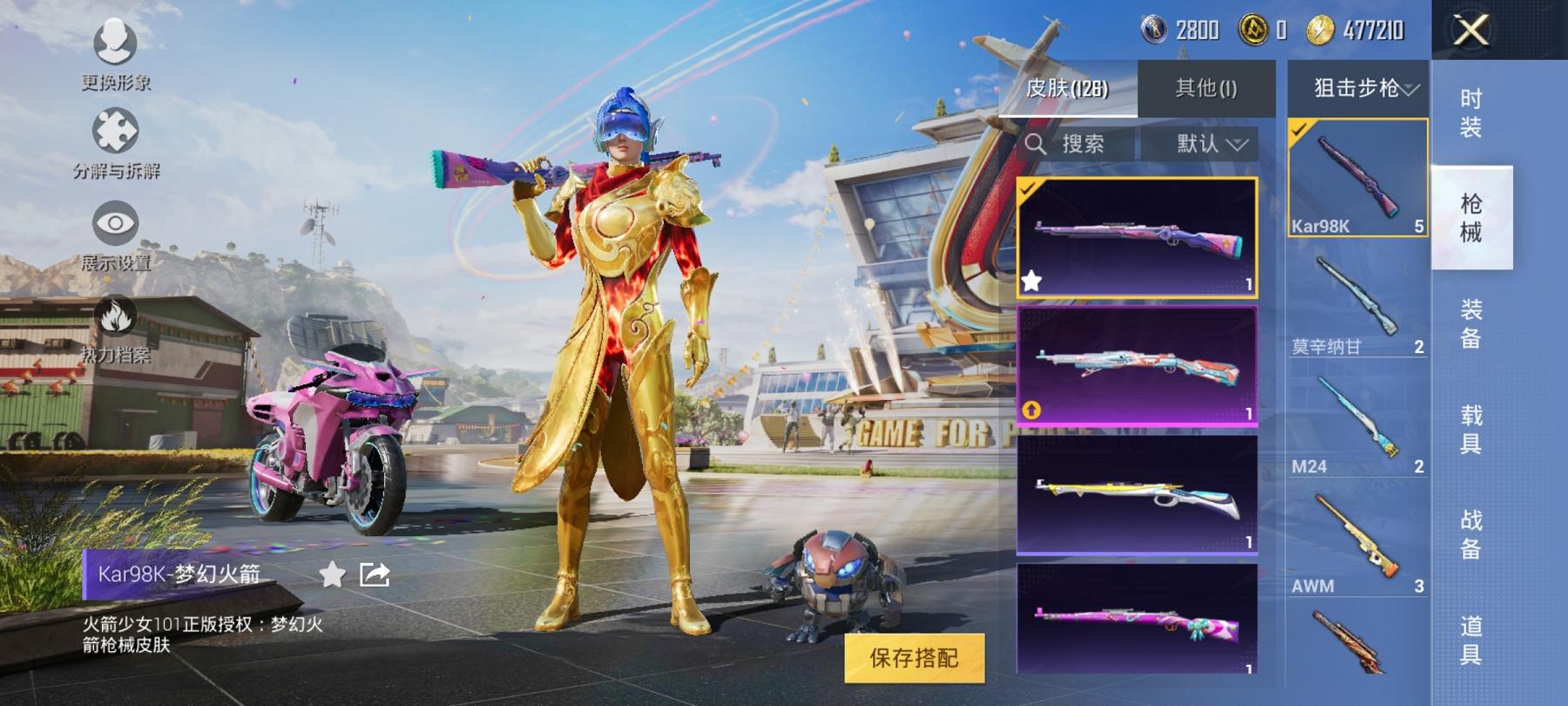Image resolution: width=1568 pixels, height=706 pixels.
Task: Switch to the 其他(1) tab
Action: 1206,87
